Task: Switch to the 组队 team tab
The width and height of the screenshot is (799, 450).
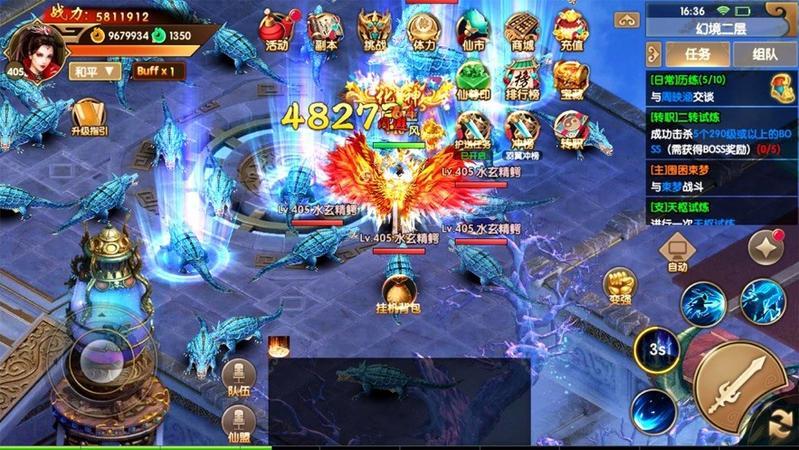Action: coord(765,54)
